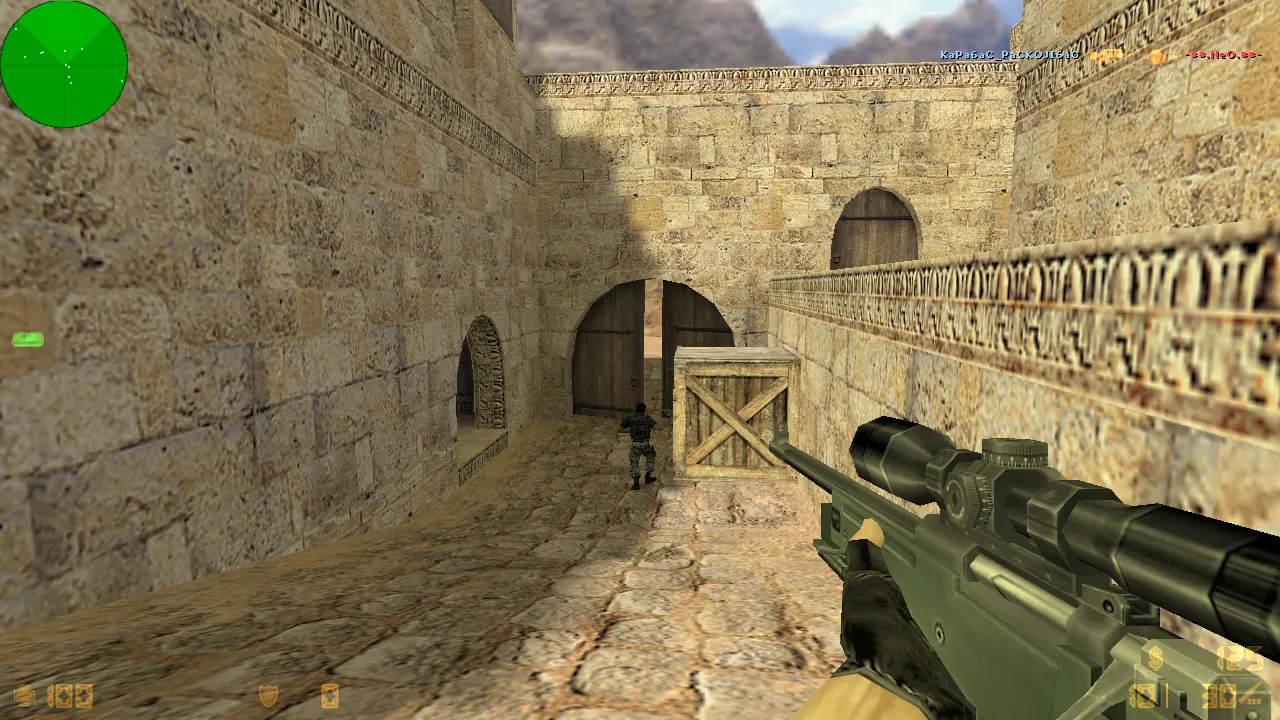1280x720 pixels.
Task: Click the dollar sign money icon
Action: point(1156,658)
